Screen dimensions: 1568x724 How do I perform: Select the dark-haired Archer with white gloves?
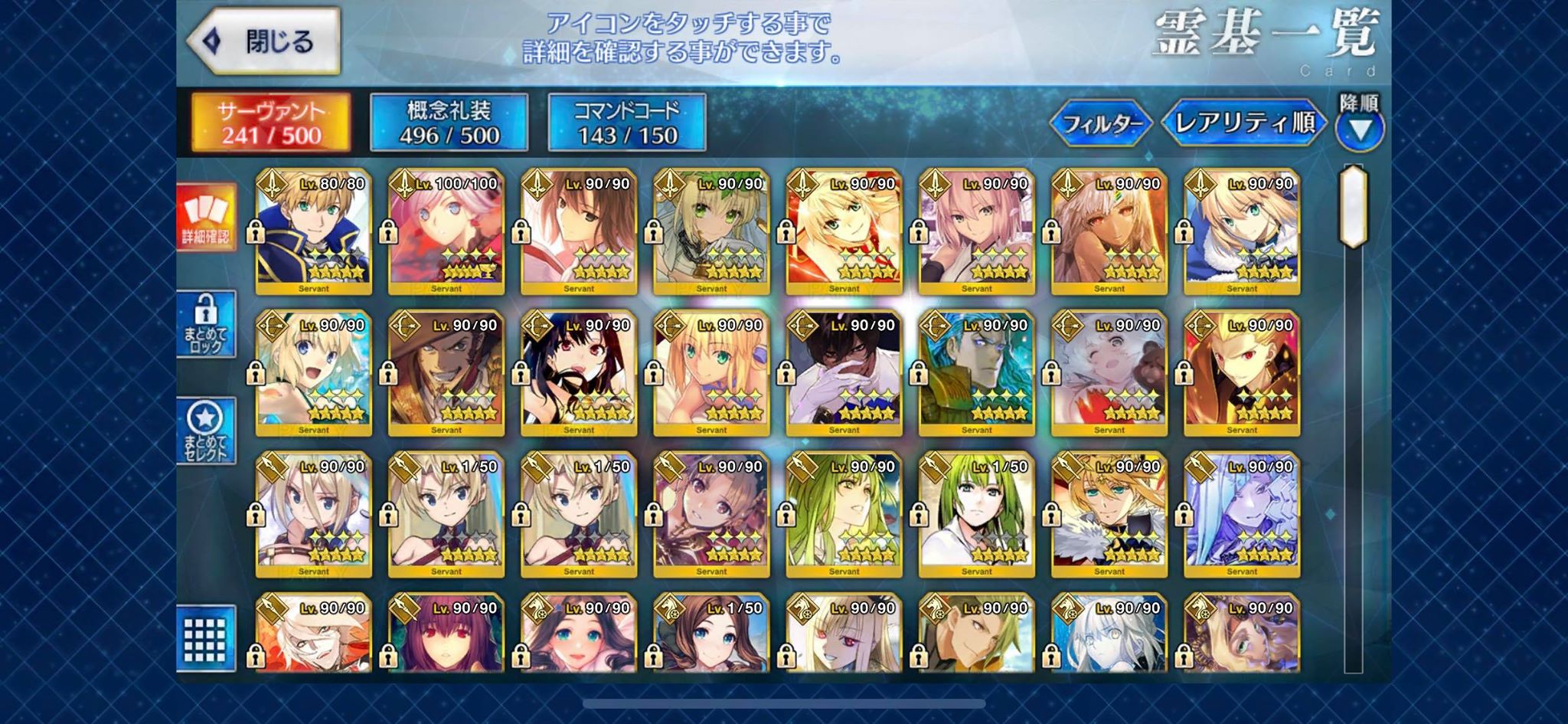coord(844,372)
